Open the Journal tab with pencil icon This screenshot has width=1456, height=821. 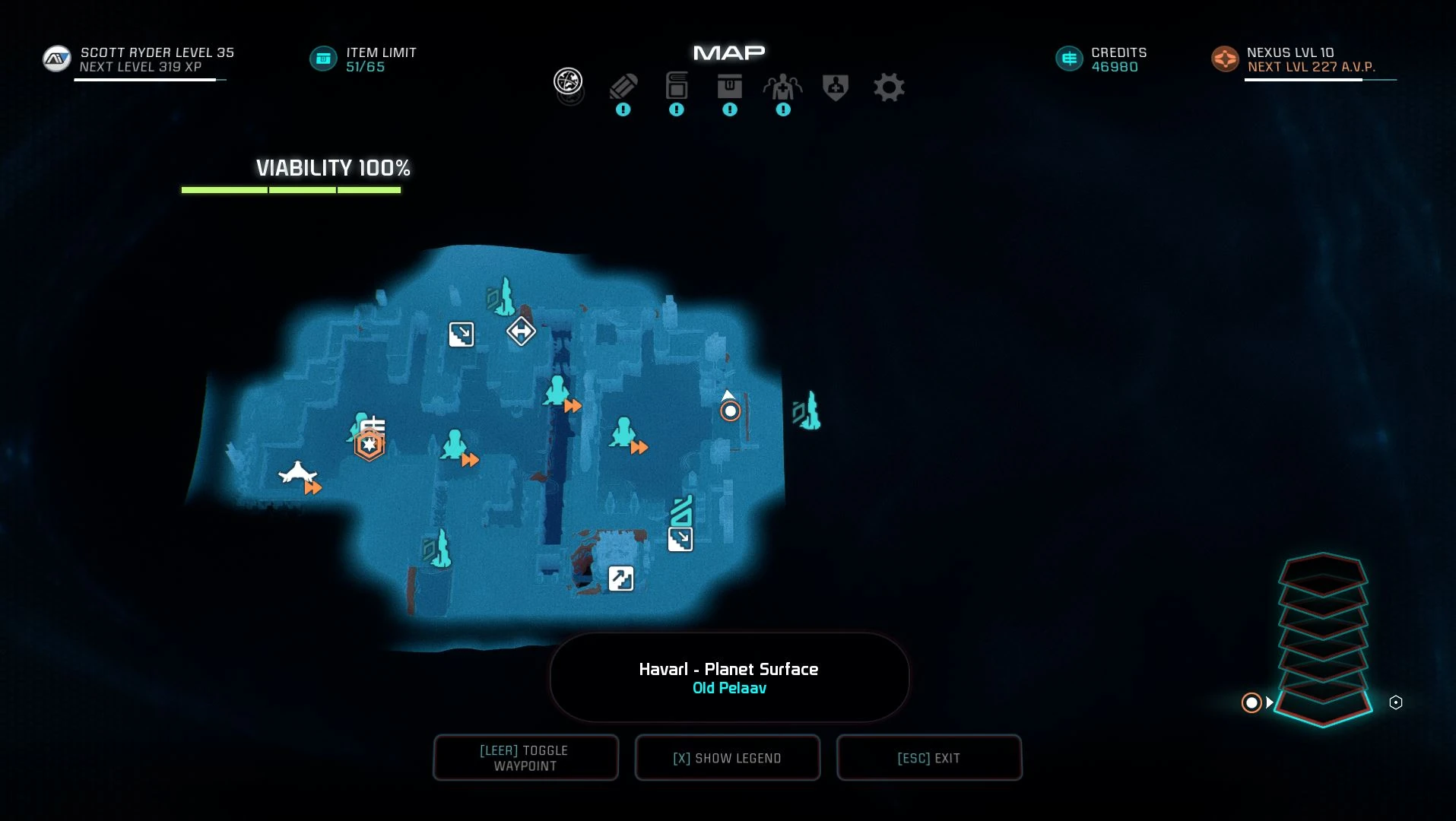click(623, 87)
